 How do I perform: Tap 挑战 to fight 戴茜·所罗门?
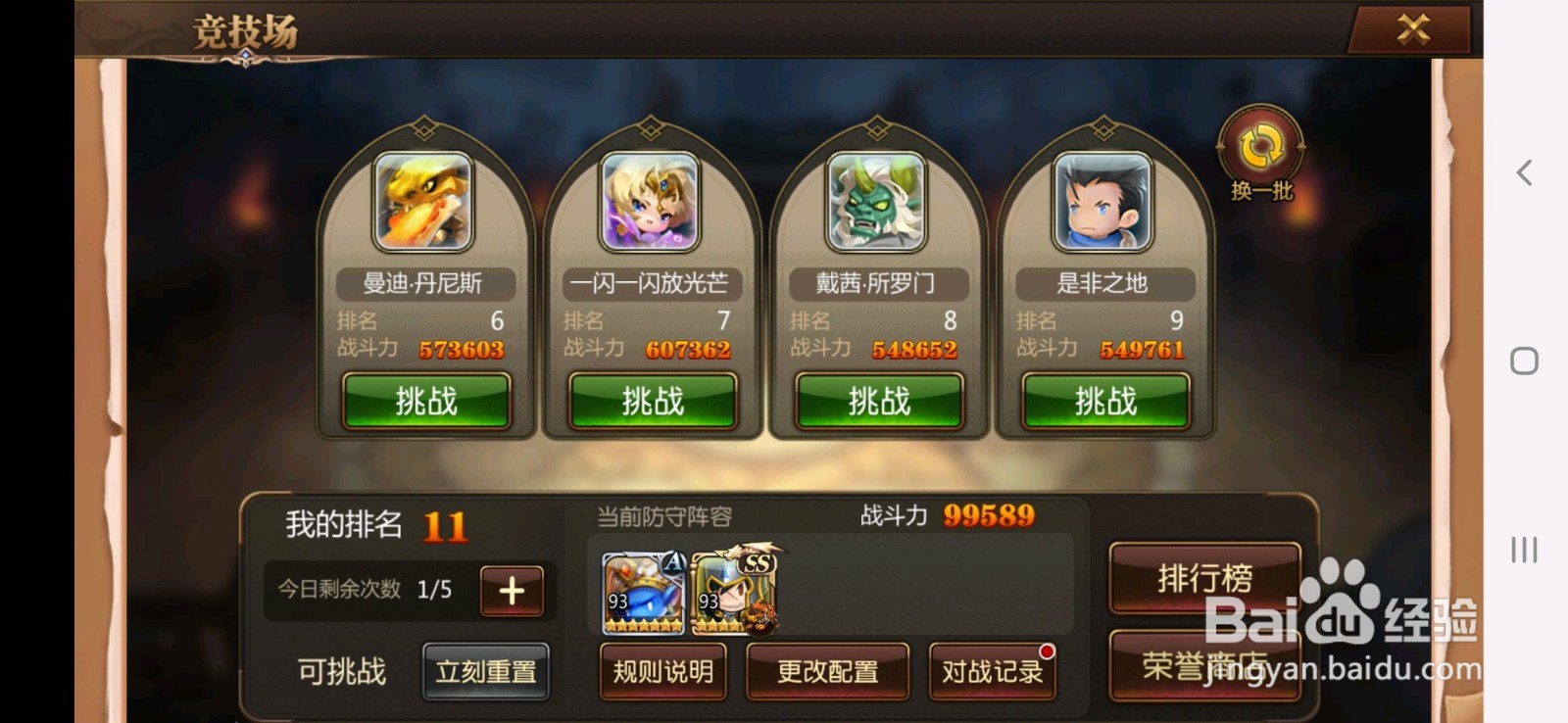[x=878, y=401]
